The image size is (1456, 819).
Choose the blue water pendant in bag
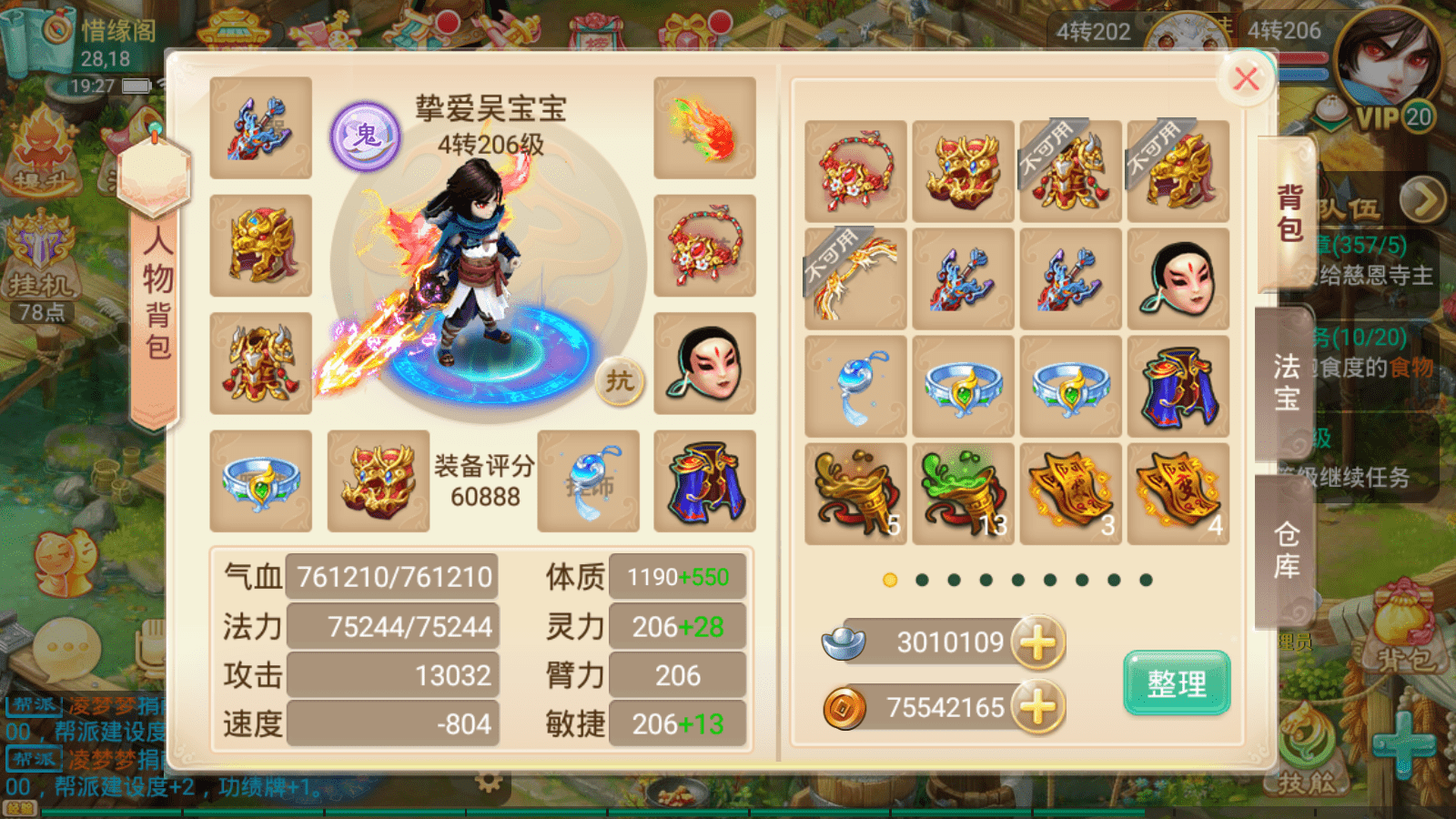(x=855, y=387)
